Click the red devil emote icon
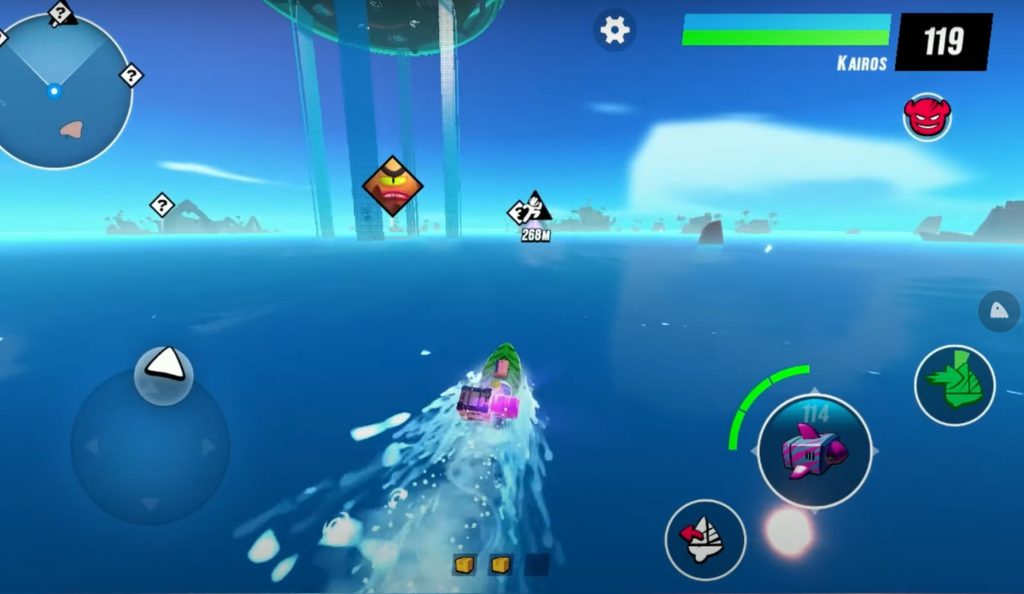This screenshot has height=594, width=1024. click(x=927, y=116)
